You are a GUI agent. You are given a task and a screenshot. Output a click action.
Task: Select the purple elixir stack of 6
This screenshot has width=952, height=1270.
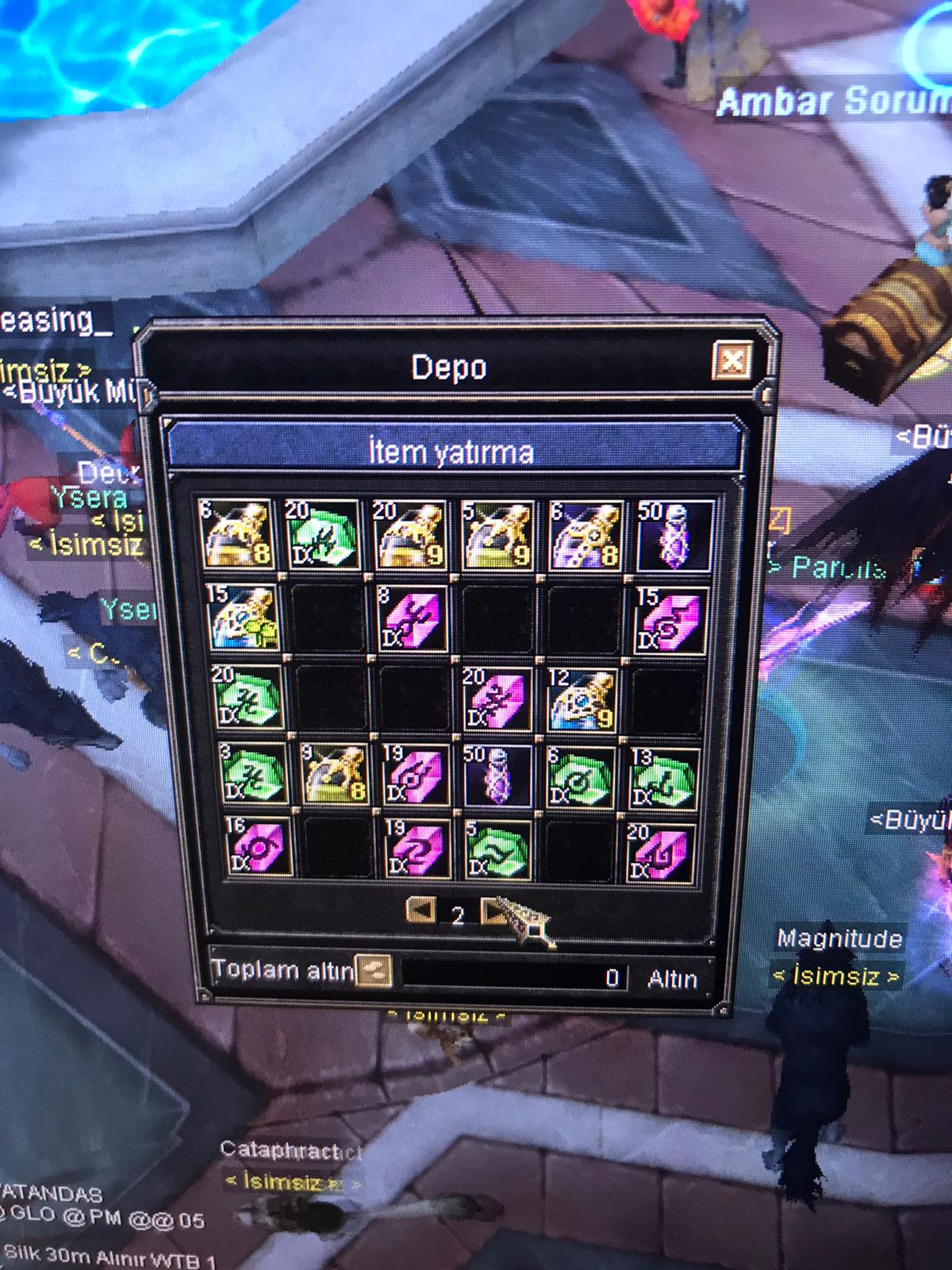tap(585, 534)
